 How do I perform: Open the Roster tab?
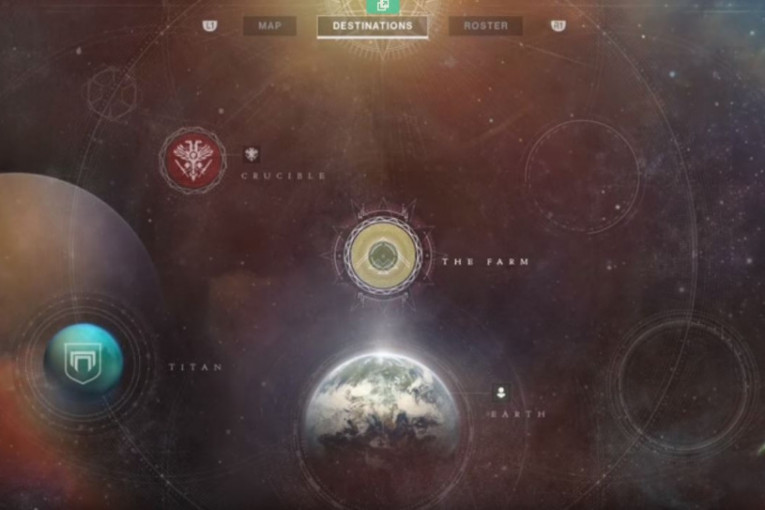[485, 26]
